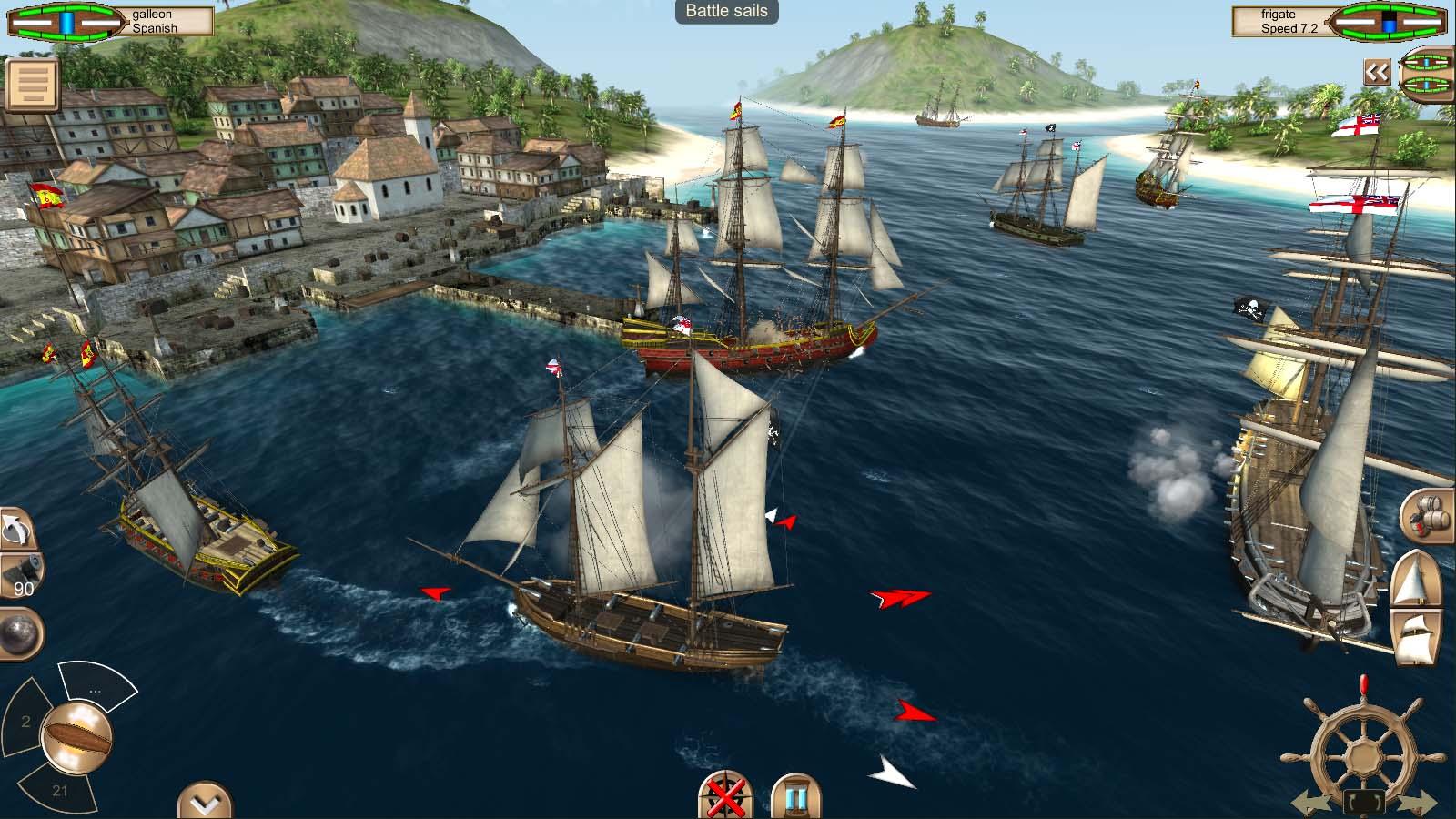Open the main menu list icon
The width and height of the screenshot is (1456, 819).
(31, 82)
